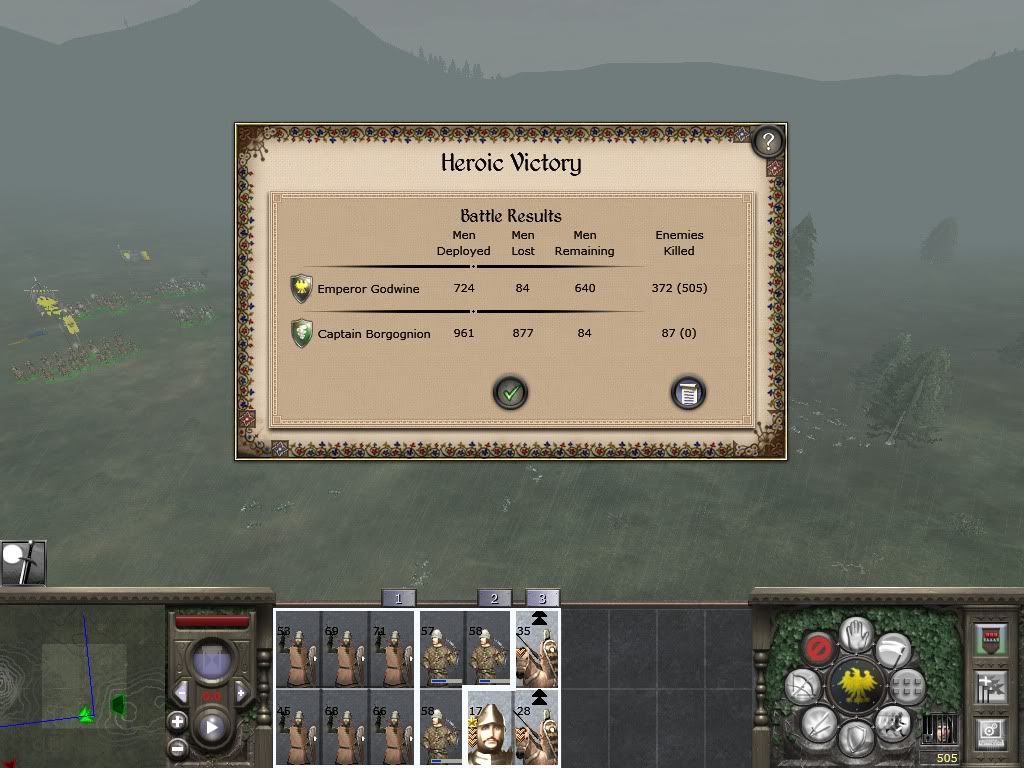Activate the shield guard mode button
Viewport: 1024px width, 768px height.
click(855, 738)
